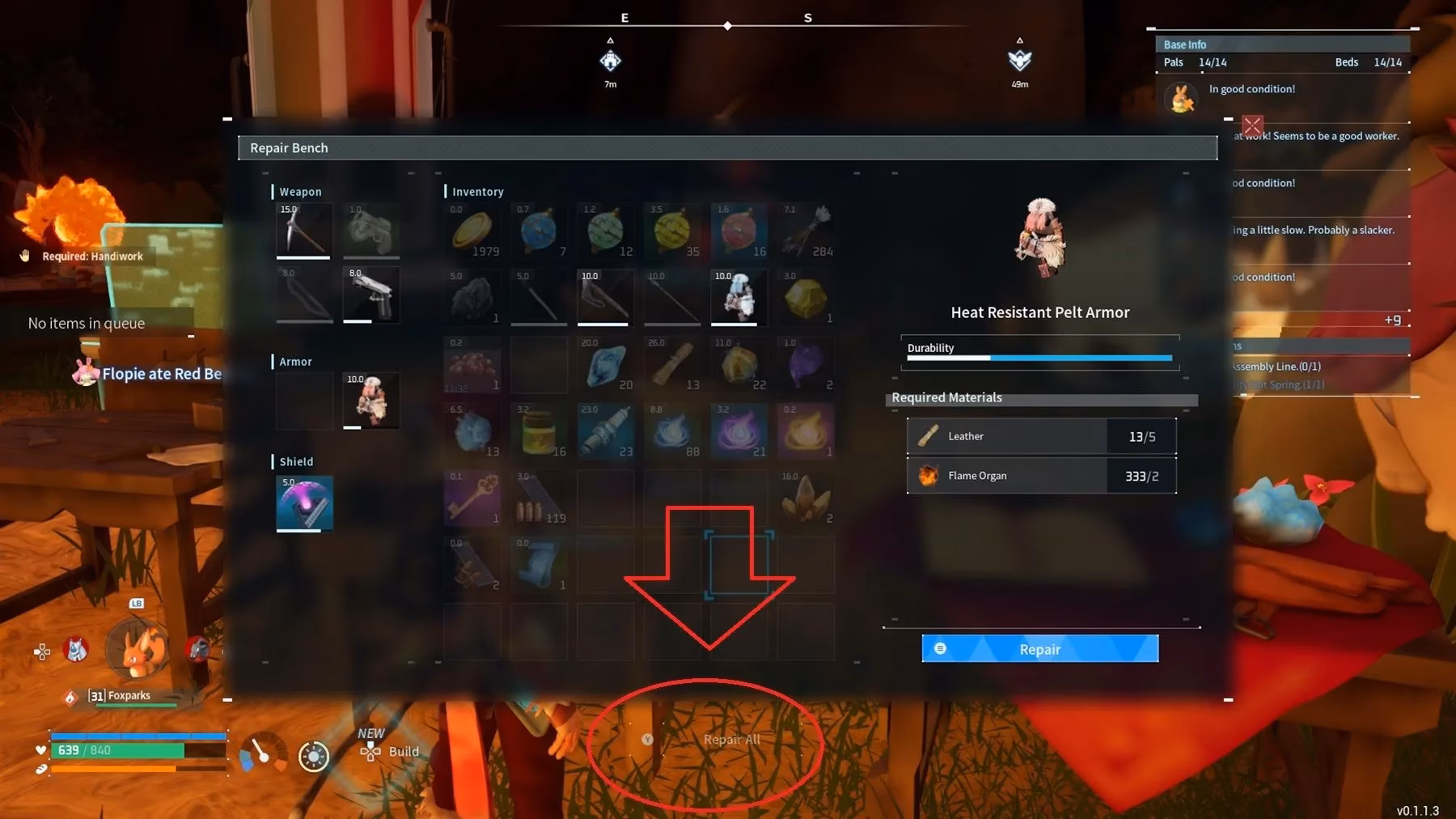Click the highlighted empty inventory slot
Screen dimensions: 1456x819
point(740,564)
